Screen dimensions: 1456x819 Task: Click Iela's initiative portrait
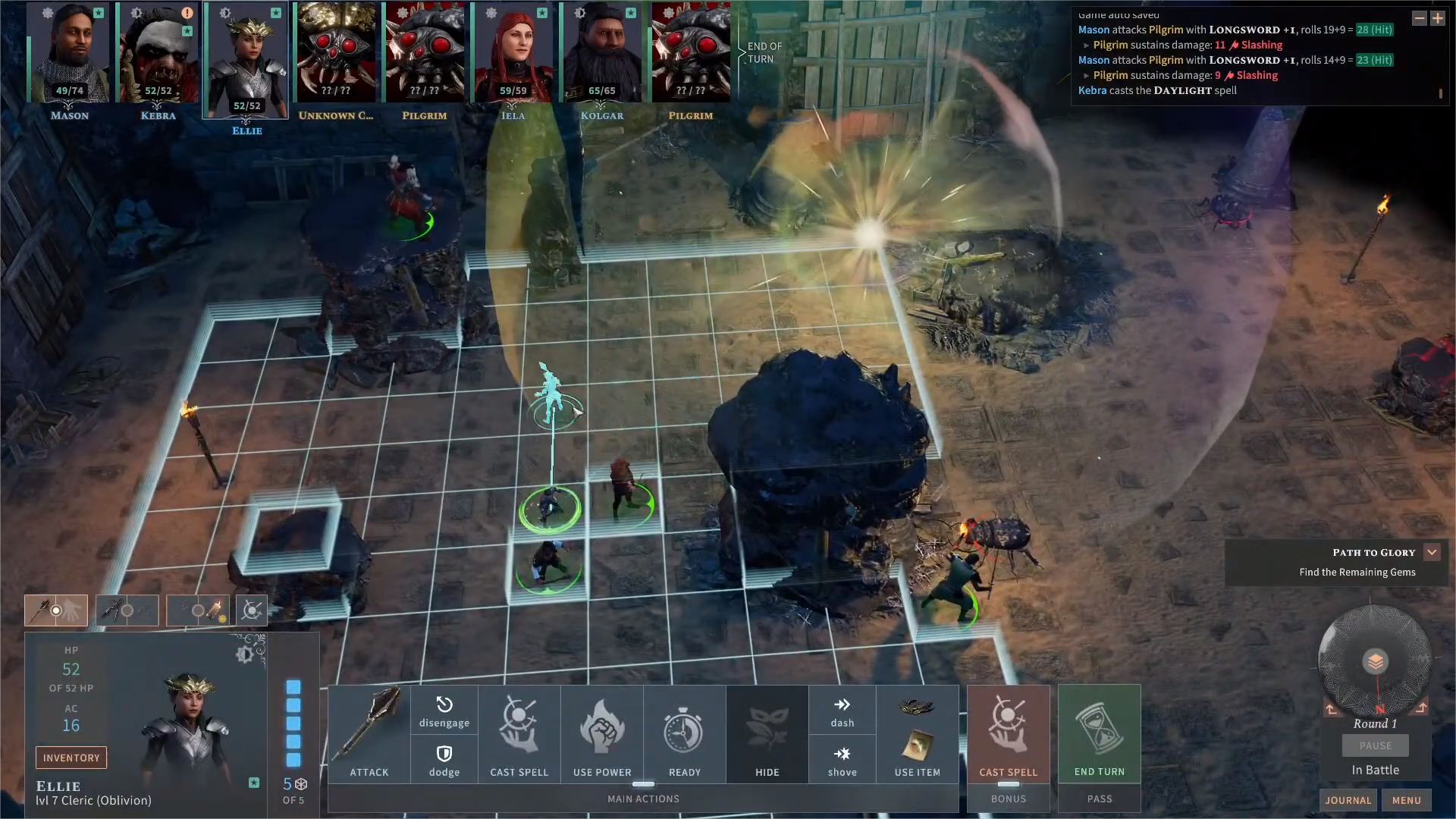pos(513,53)
